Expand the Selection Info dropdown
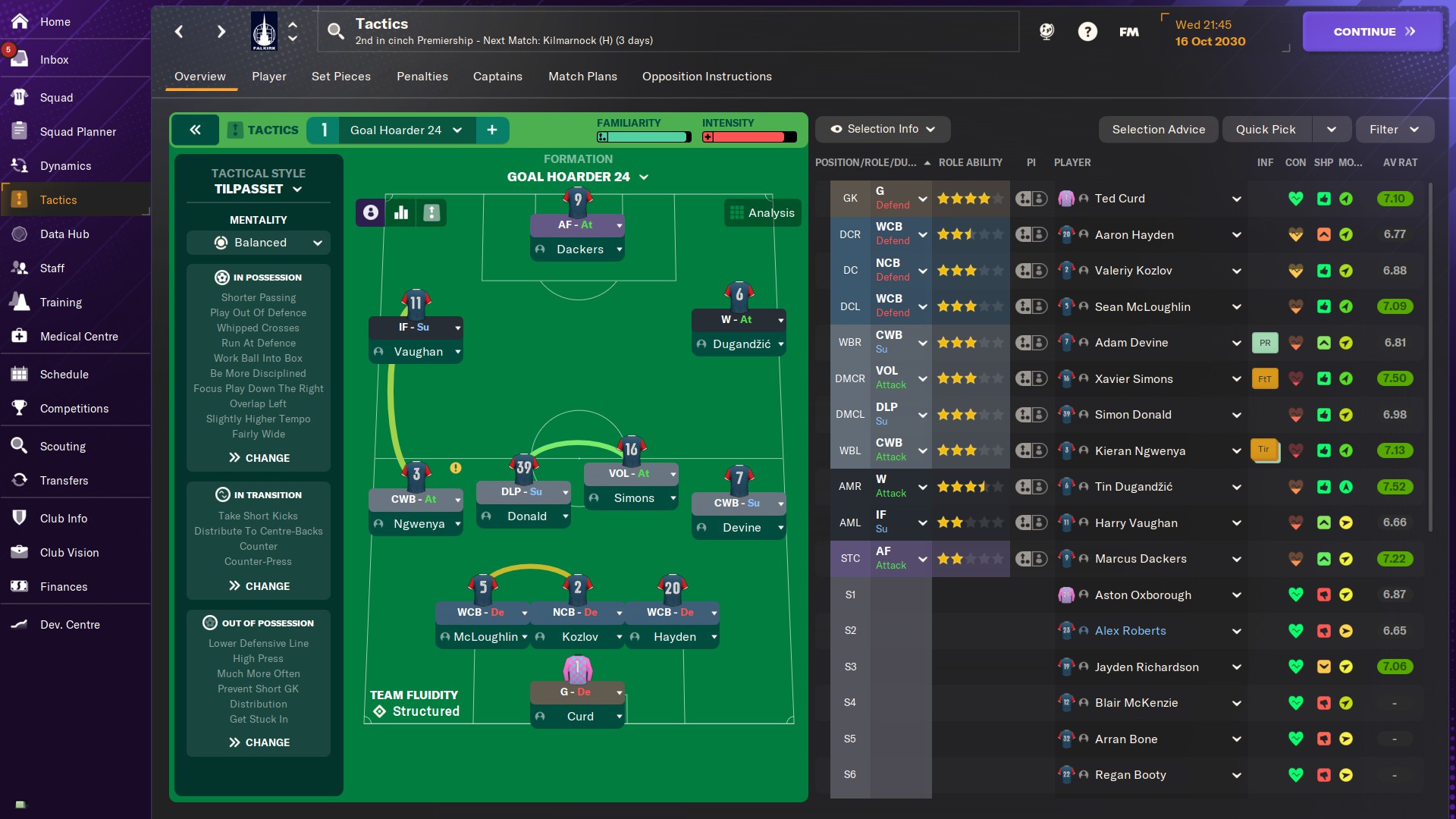Screen dimensions: 1456x819 coord(882,130)
